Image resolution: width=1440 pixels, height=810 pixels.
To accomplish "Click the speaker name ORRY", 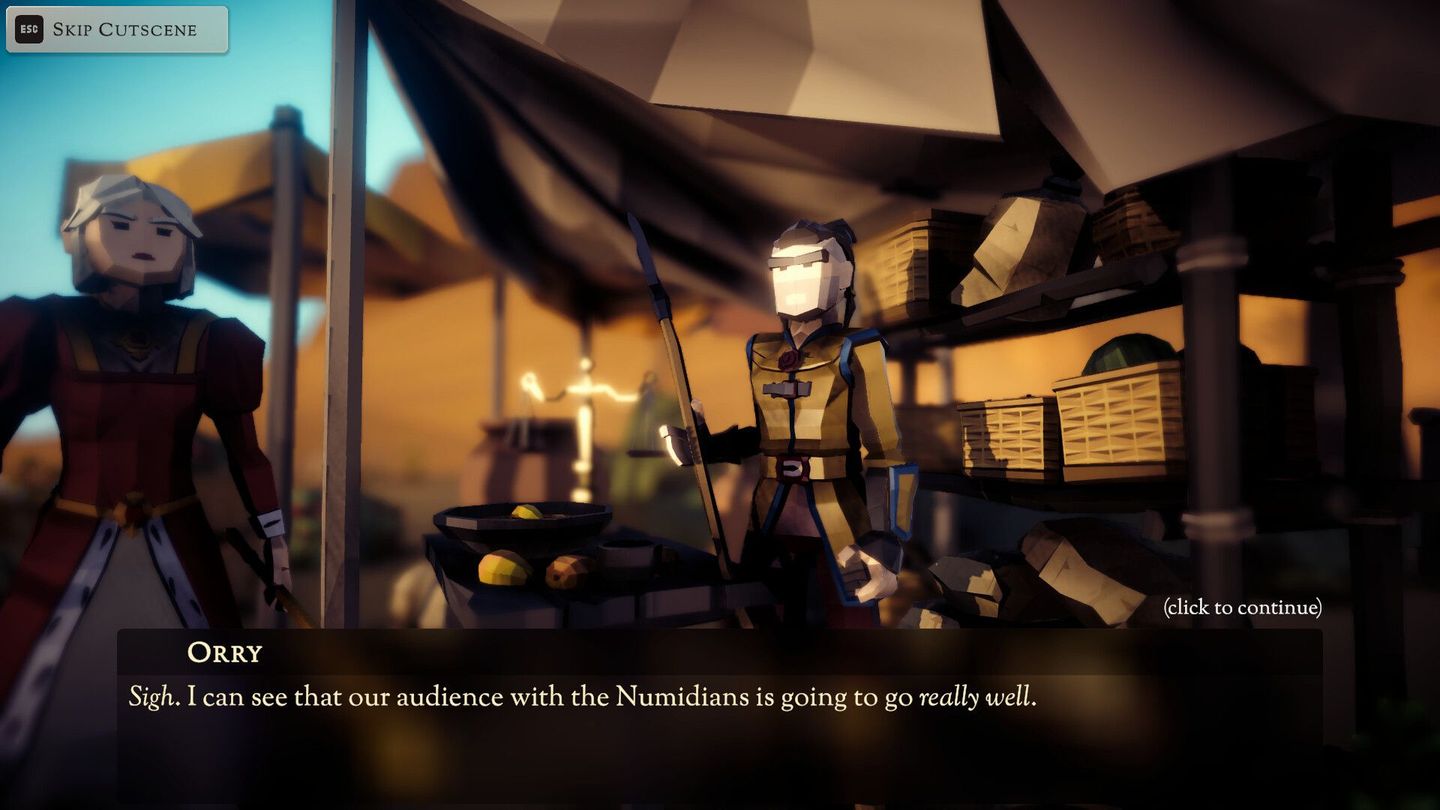I will (227, 653).
